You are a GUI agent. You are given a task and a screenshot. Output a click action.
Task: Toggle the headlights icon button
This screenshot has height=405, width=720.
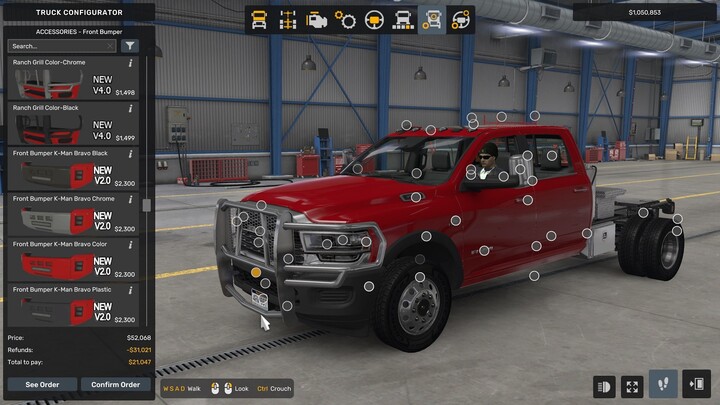coord(604,385)
